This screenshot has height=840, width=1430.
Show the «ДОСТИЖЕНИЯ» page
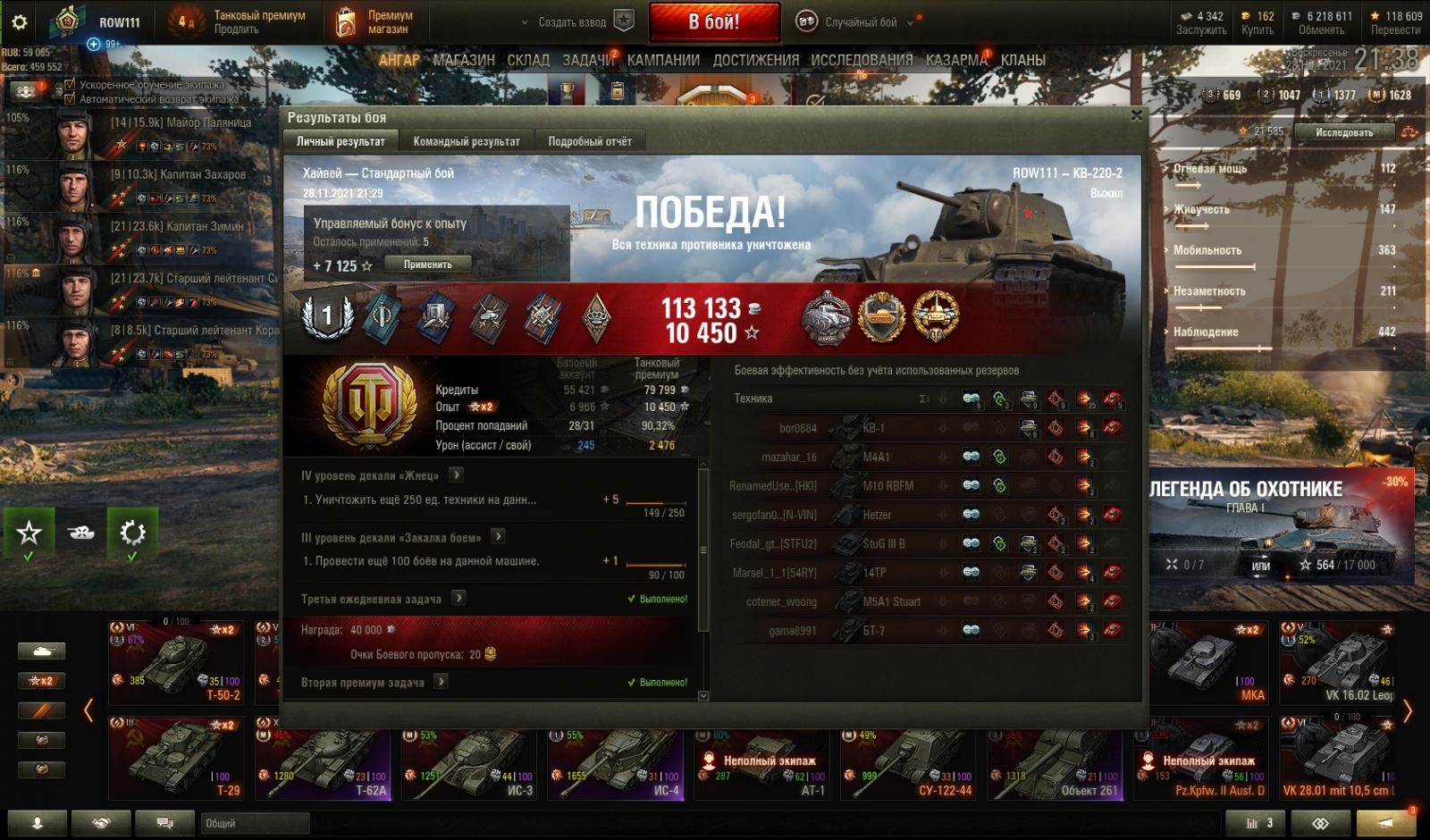tap(755, 60)
